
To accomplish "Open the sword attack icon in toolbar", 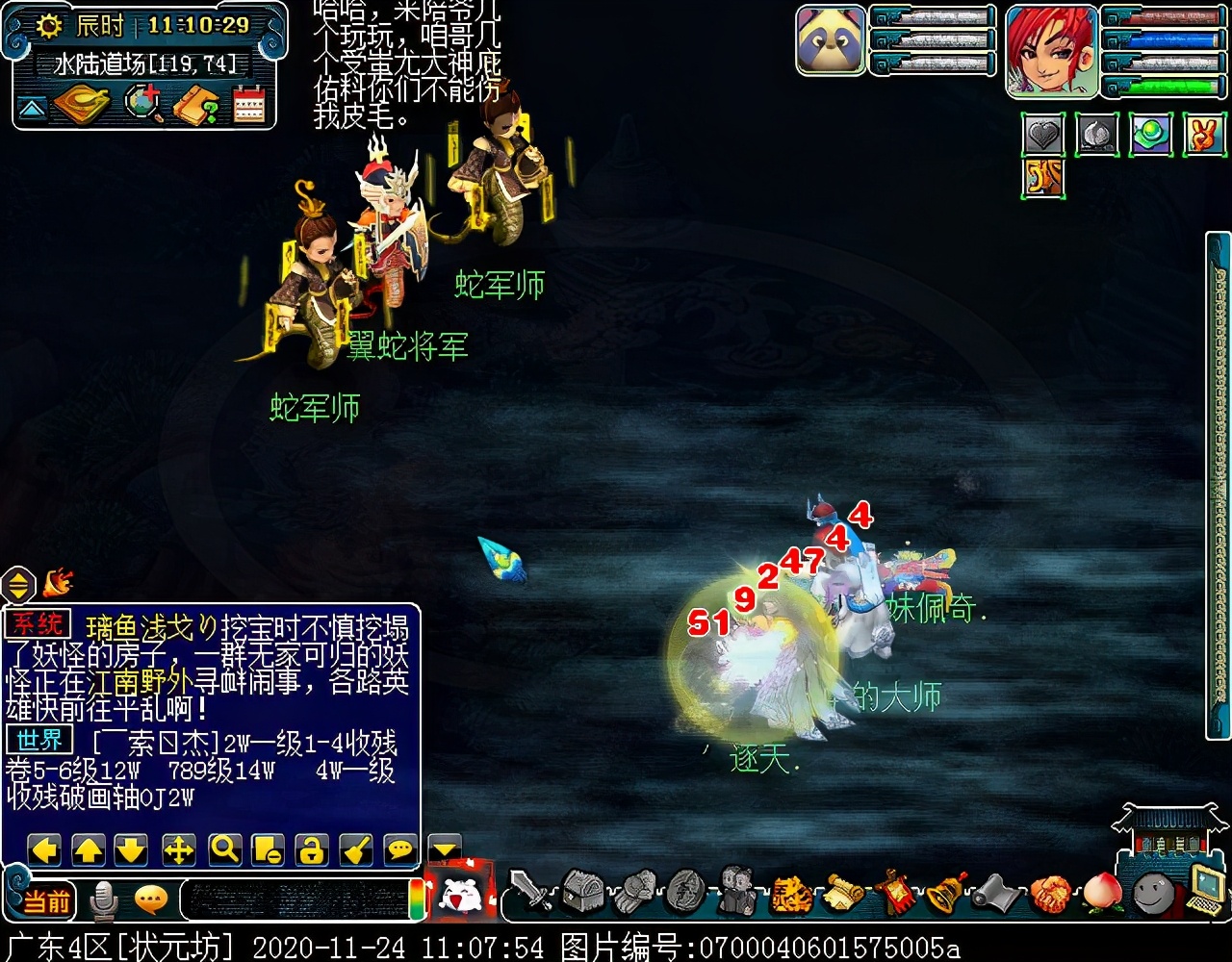I will click(530, 892).
